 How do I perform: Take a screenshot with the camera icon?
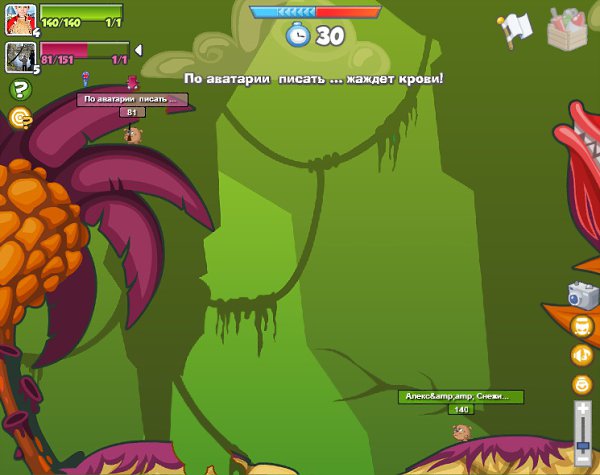tap(582, 294)
